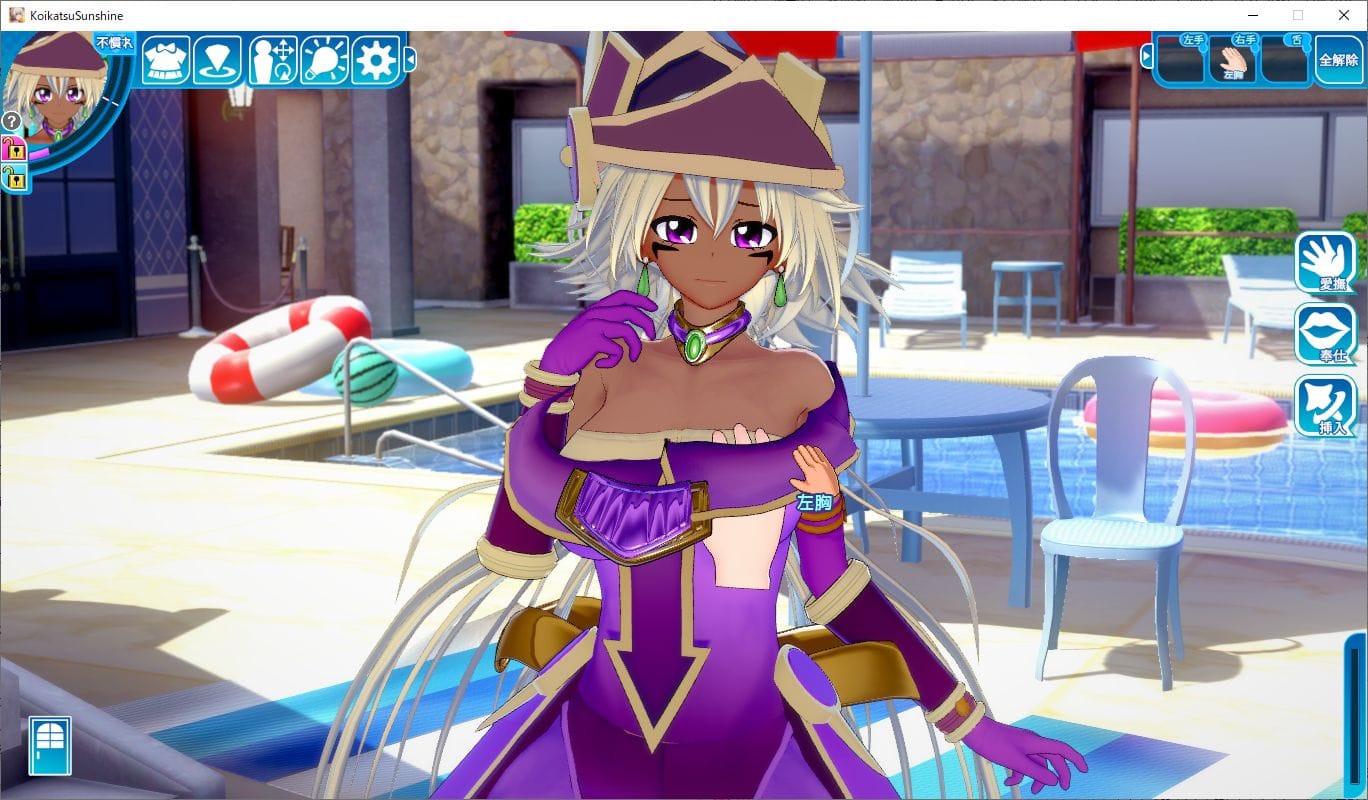This screenshot has width=1368, height=800.
Task: Choose the 愛撫 hand category button
Action: click(x=1326, y=263)
